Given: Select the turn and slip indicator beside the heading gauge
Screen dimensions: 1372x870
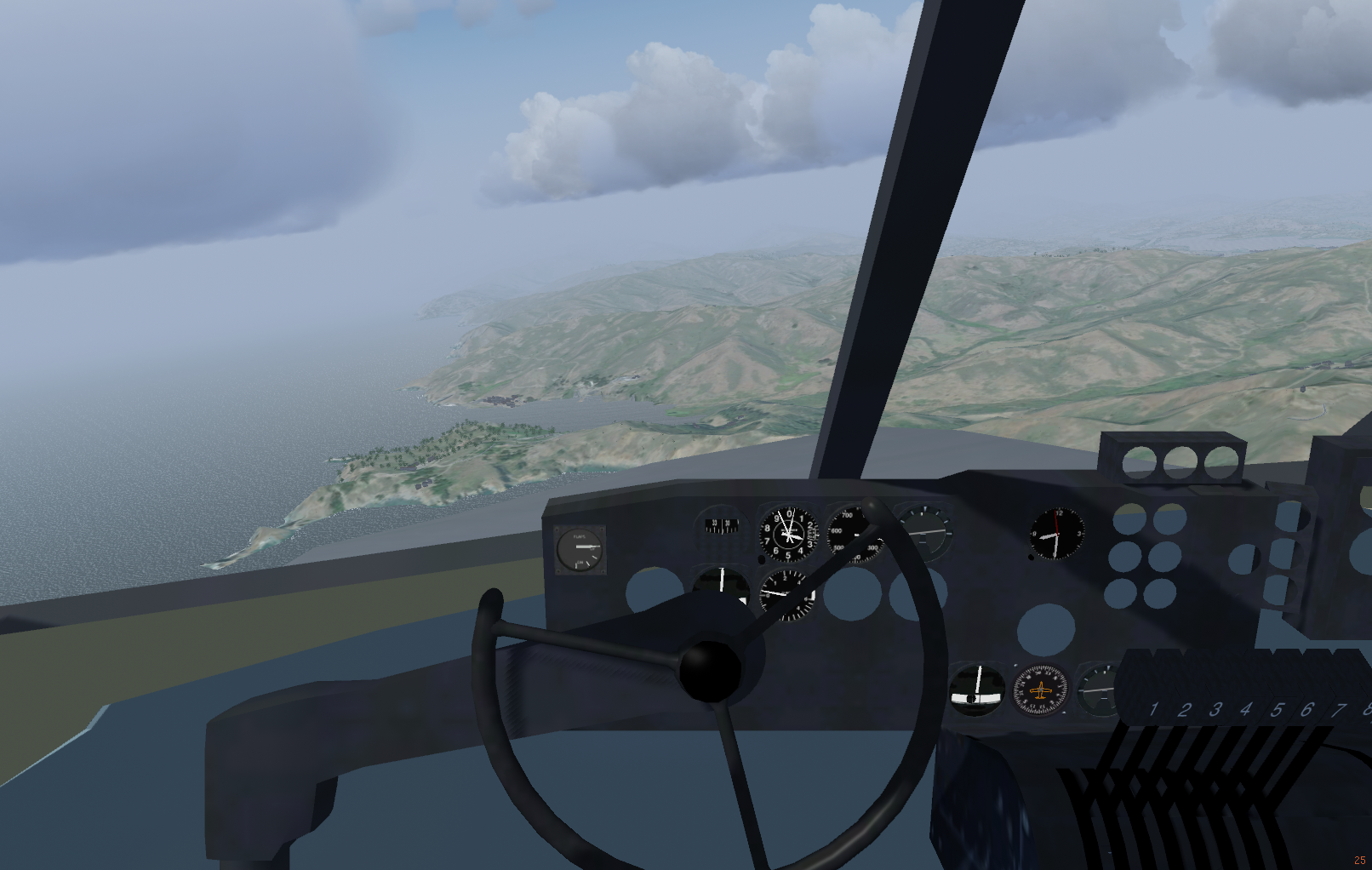Looking at the screenshot, I should 976,688.
